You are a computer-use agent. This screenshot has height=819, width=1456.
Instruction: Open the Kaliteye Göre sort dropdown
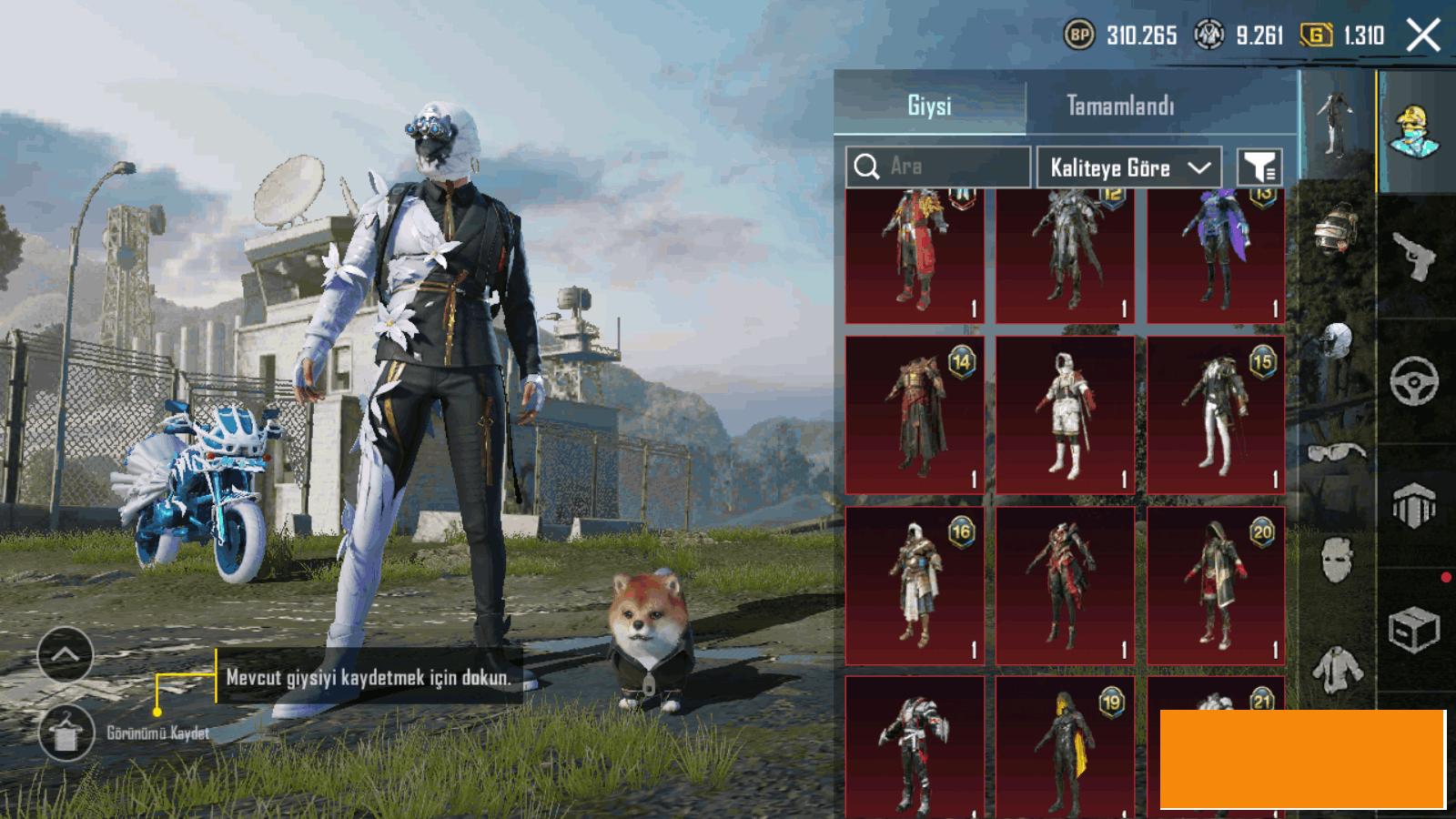(1128, 167)
